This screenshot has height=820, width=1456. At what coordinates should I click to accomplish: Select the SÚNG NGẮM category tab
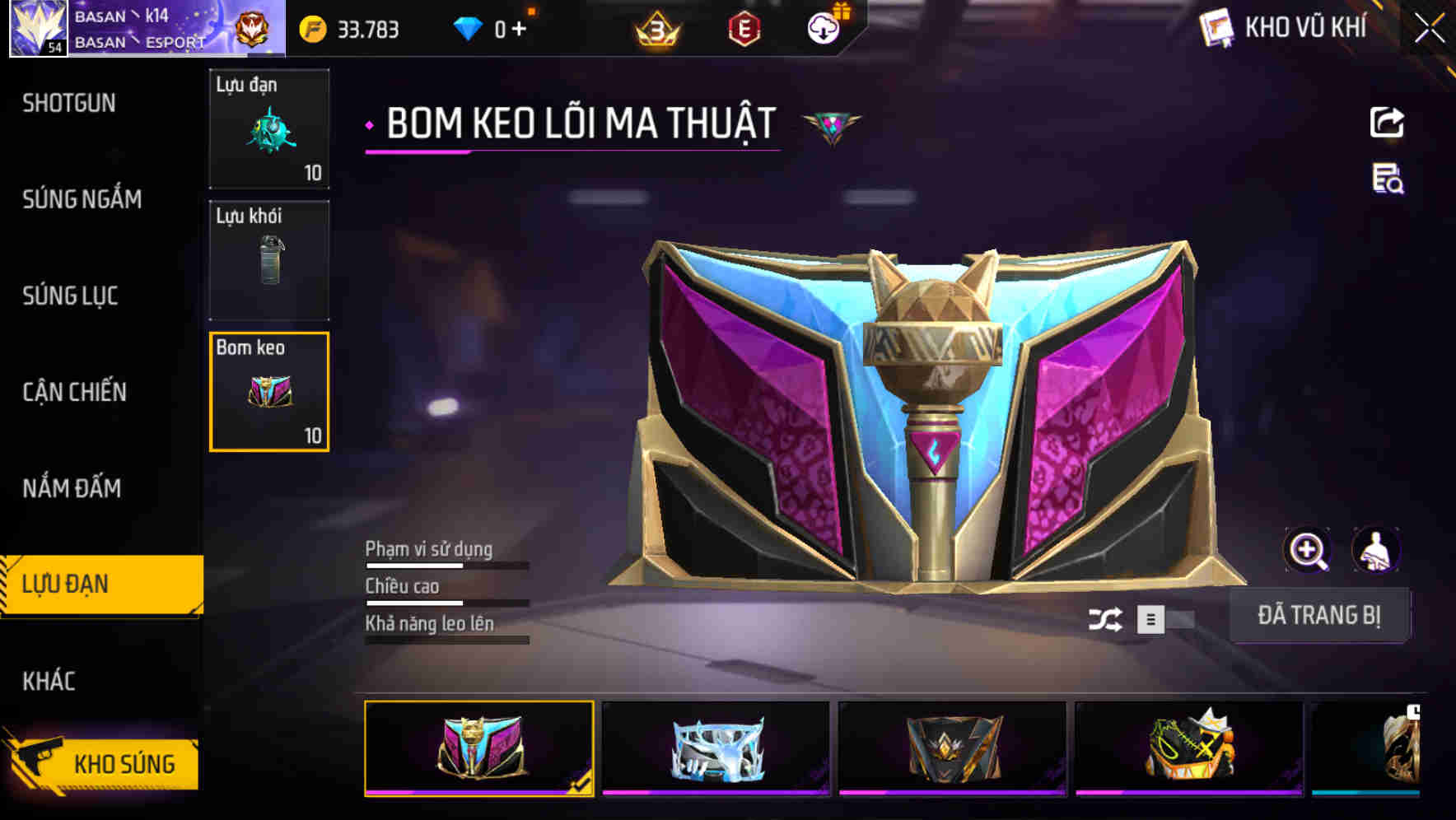[80, 199]
